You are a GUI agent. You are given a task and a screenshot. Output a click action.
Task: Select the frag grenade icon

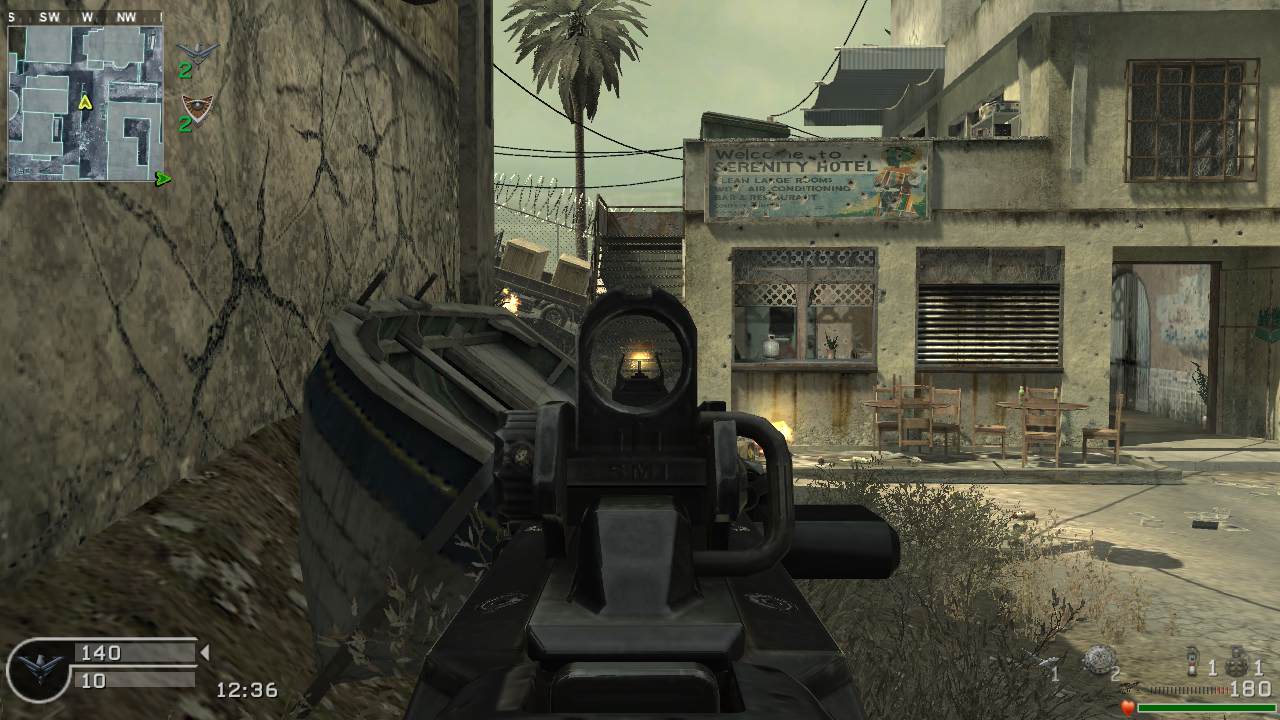click(1236, 663)
